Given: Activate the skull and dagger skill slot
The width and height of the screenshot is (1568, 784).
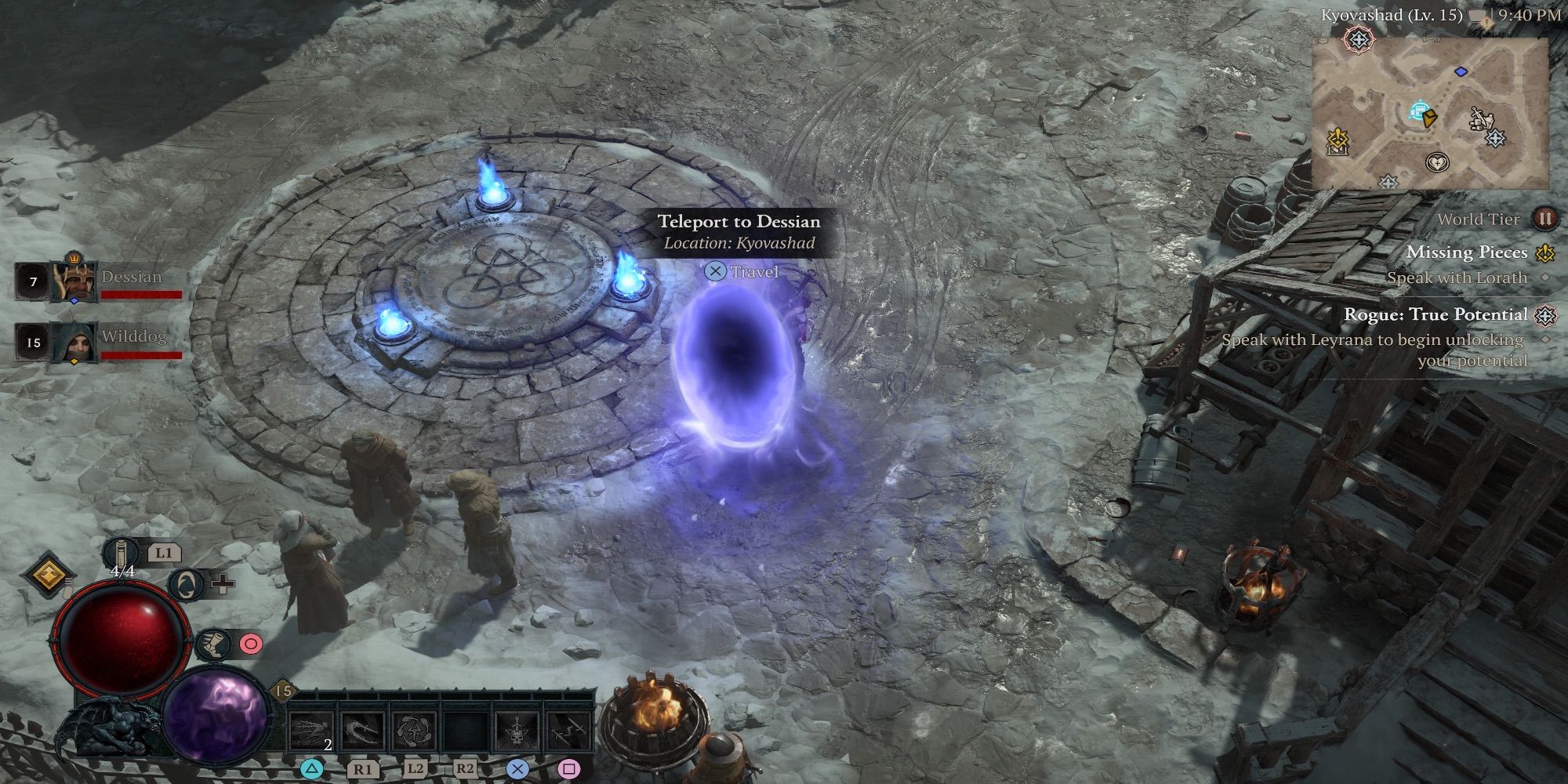Looking at the screenshot, I should [x=517, y=732].
